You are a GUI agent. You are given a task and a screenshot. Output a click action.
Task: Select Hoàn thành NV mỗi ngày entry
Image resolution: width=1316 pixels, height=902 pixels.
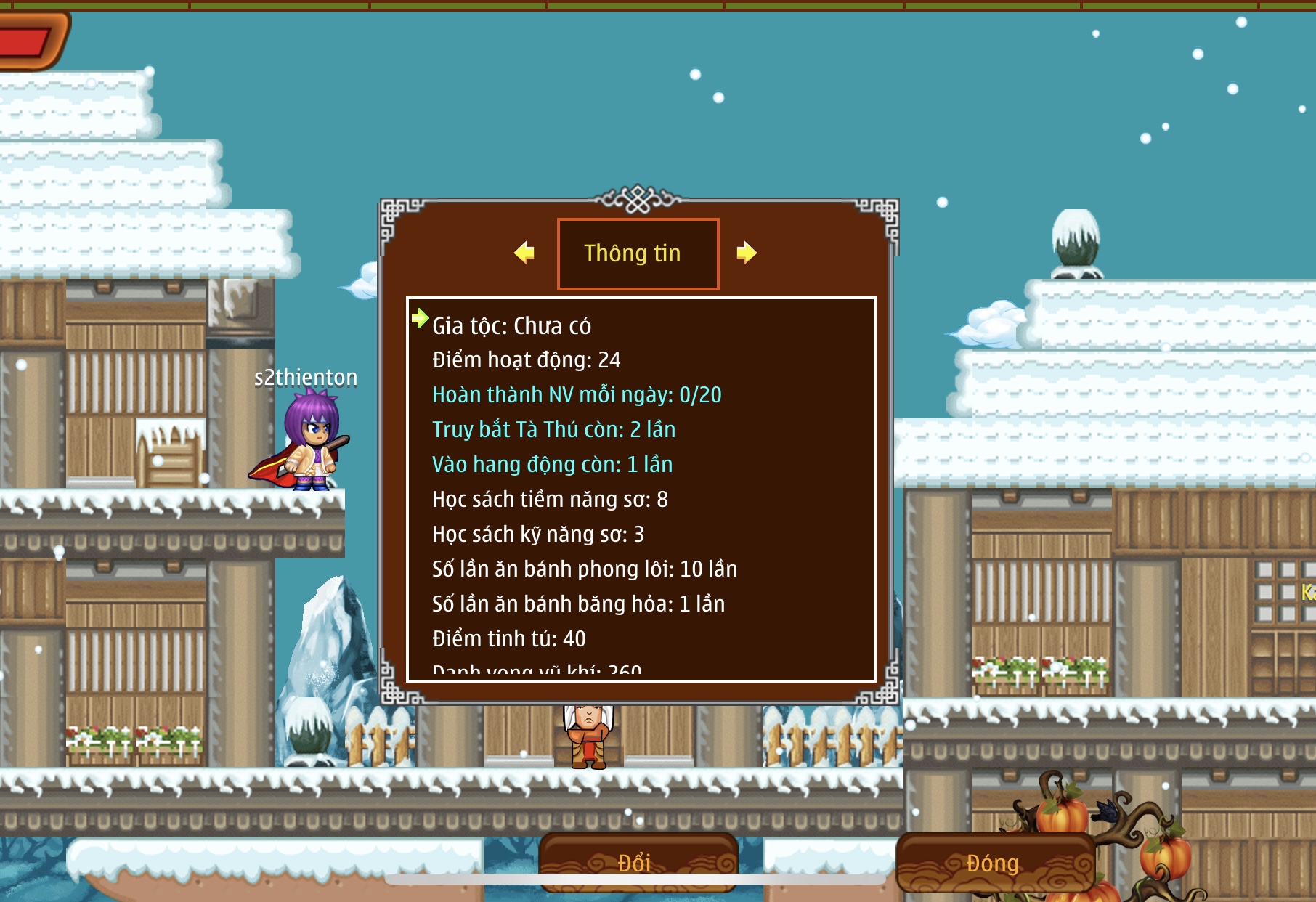pos(577,395)
